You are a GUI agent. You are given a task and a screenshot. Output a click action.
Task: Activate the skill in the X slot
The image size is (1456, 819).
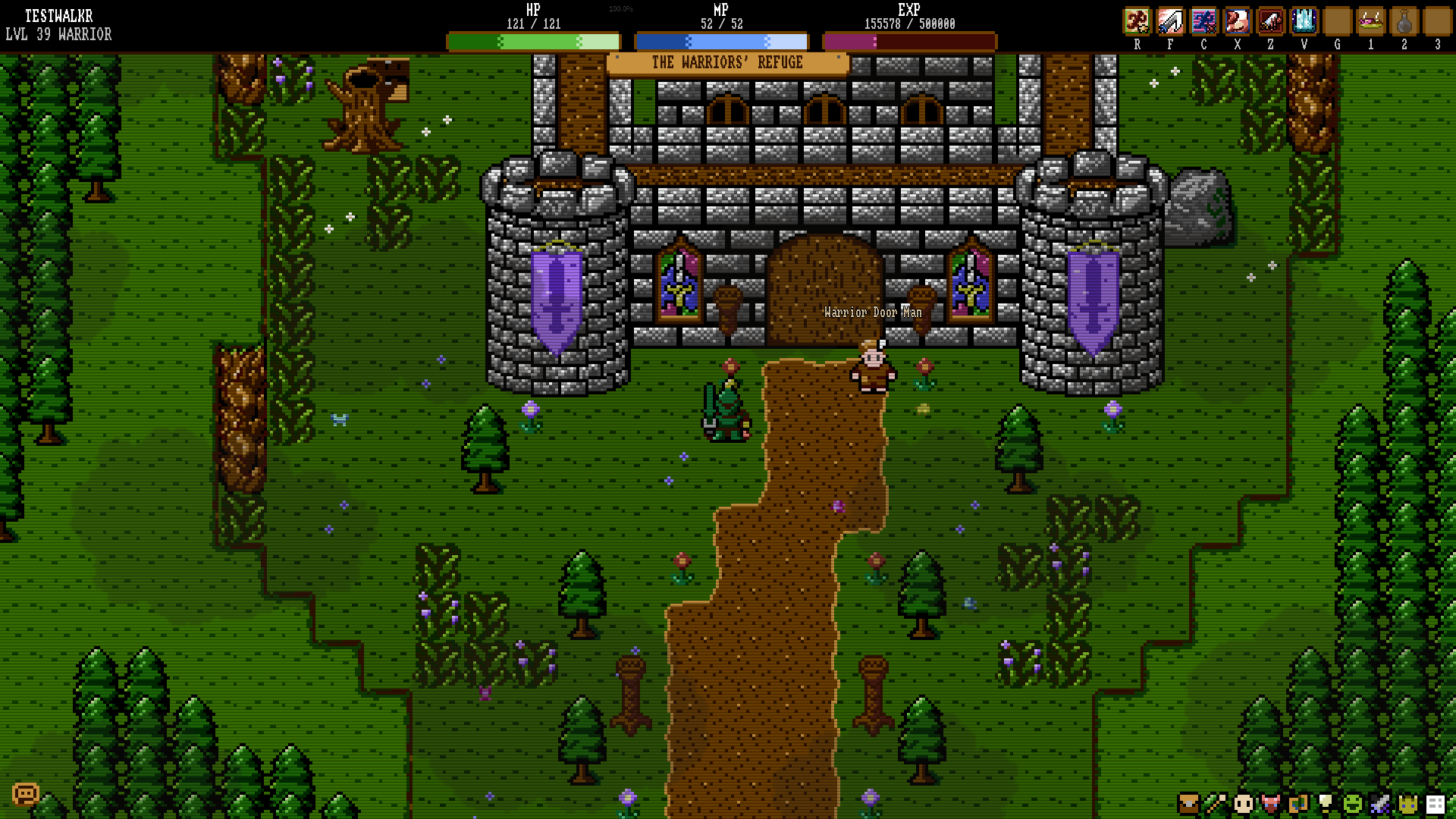coord(1237,21)
